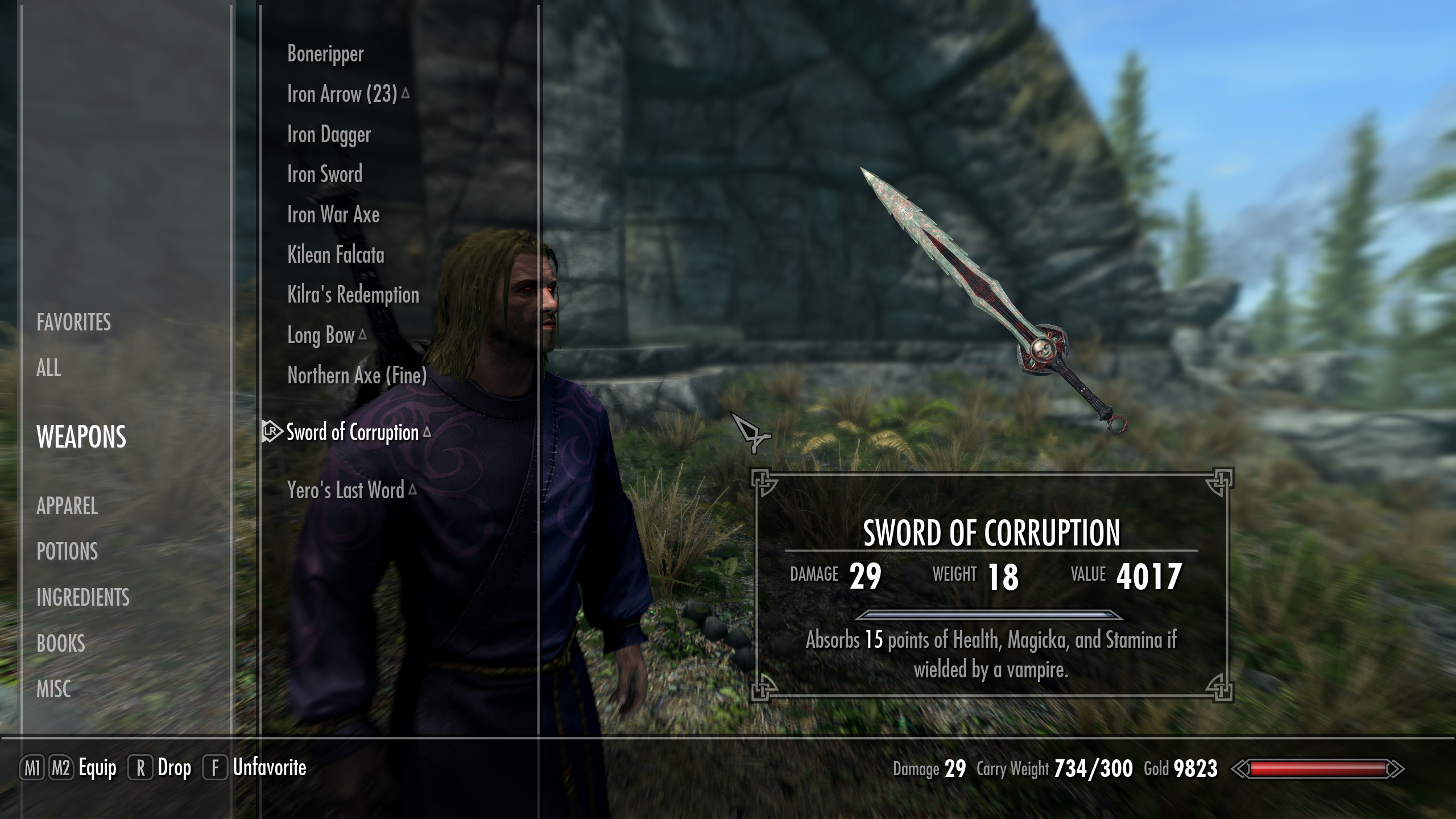Select Iron Dagger from the weapons list
The width and height of the screenshot is (1456, 819).
[329, 134]
